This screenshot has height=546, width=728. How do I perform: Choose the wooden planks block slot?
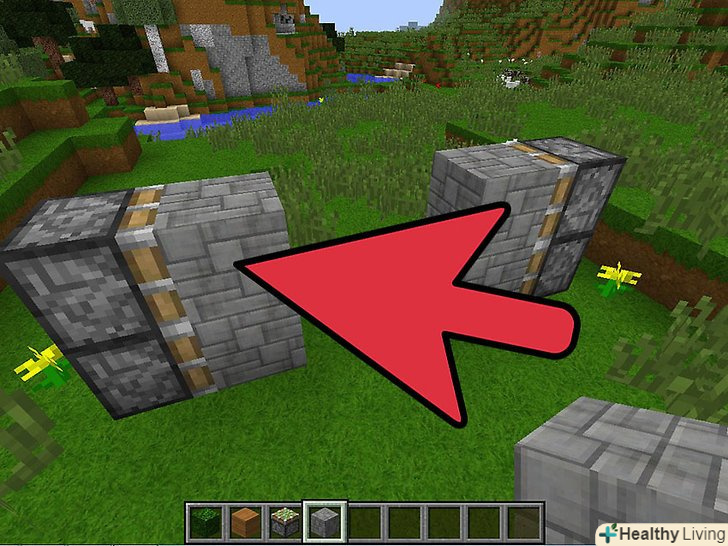(x=245, y=520)
